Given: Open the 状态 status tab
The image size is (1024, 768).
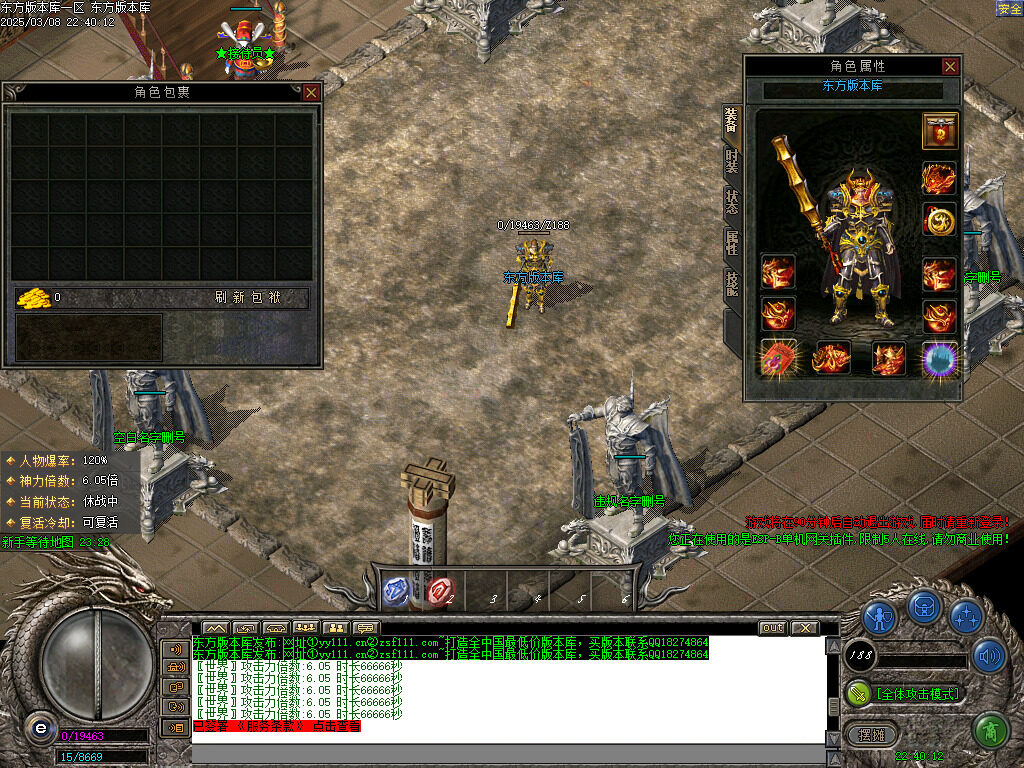Looking at the screenshot, I should point(731,201).
